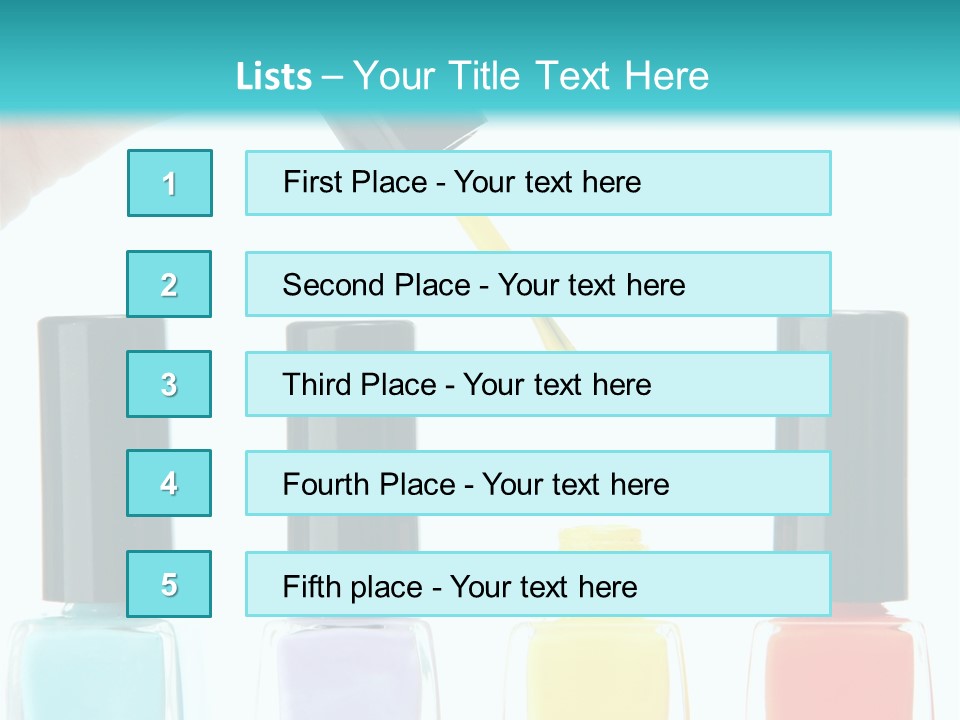The image size is (960, 720).
Task: Click the number 3 box
Action: [x=170, y=384]
